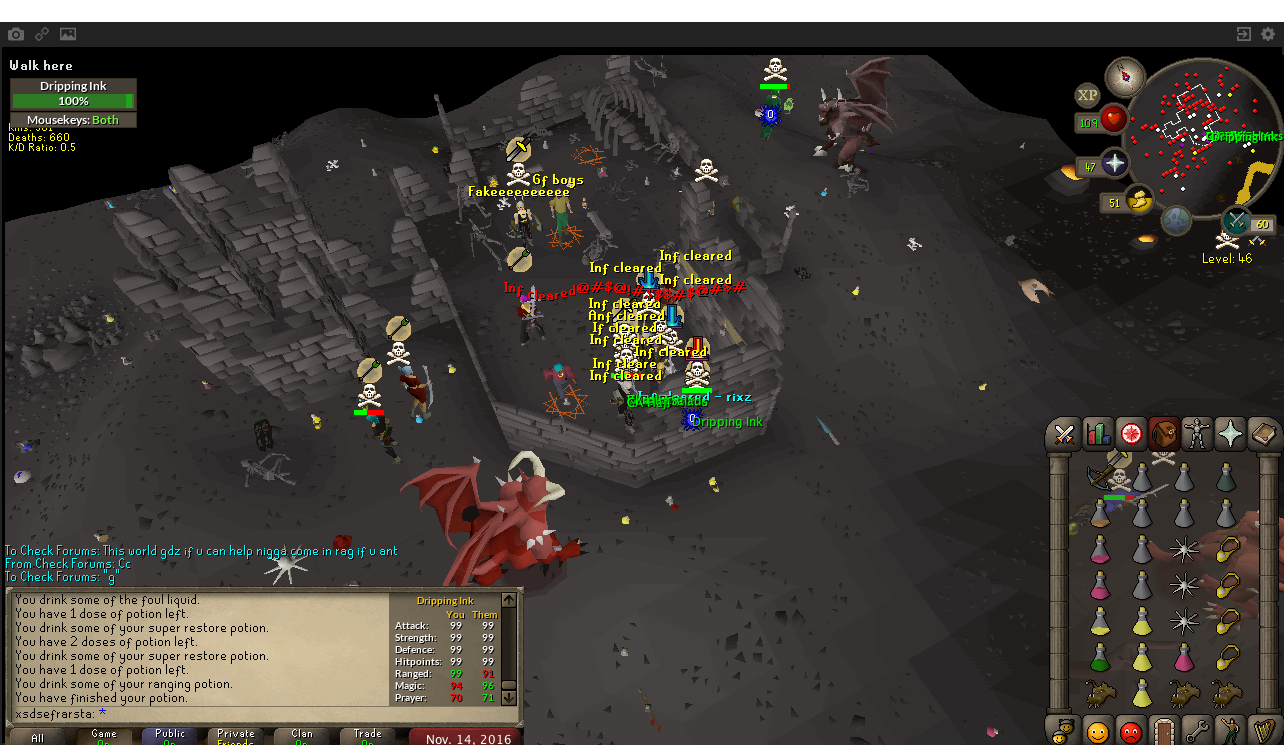The height and width of the screenshot is (745, 1284).
Task: Switch chat to the Game filter
Action: click(x=104, y=737)
